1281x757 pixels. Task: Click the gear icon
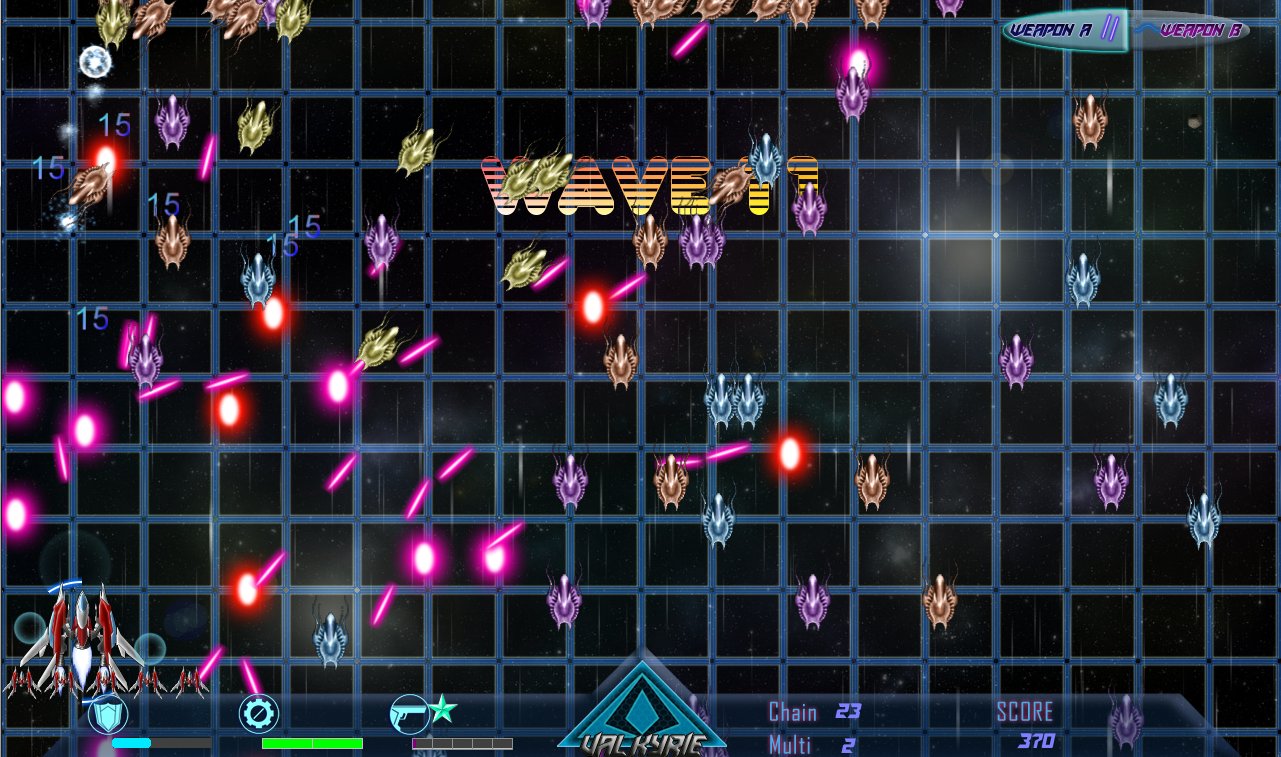tap(258, 714)
